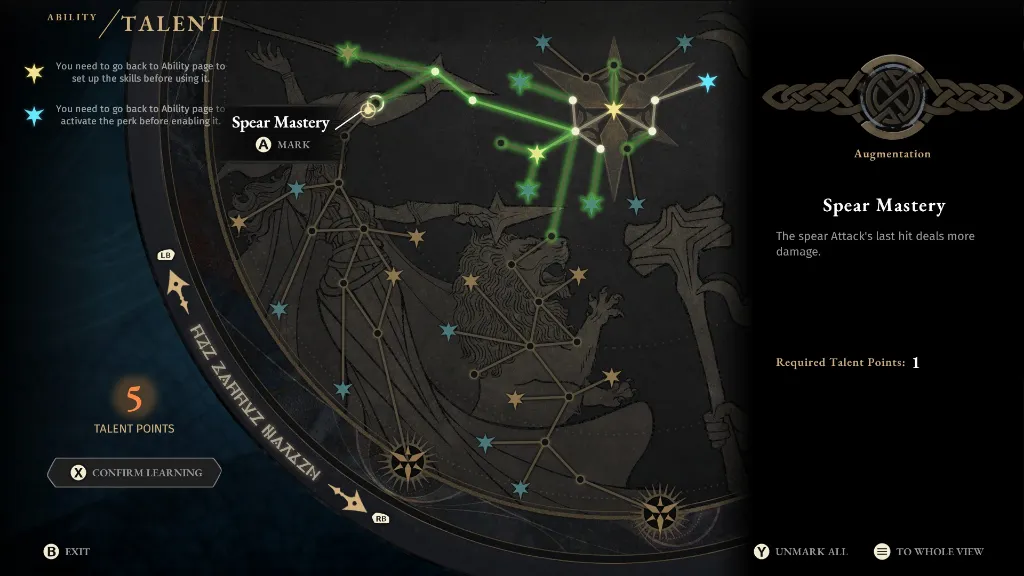The image size is (1024, 576).
Task: Select the circled Spear Mastery node
Action: 368,109
